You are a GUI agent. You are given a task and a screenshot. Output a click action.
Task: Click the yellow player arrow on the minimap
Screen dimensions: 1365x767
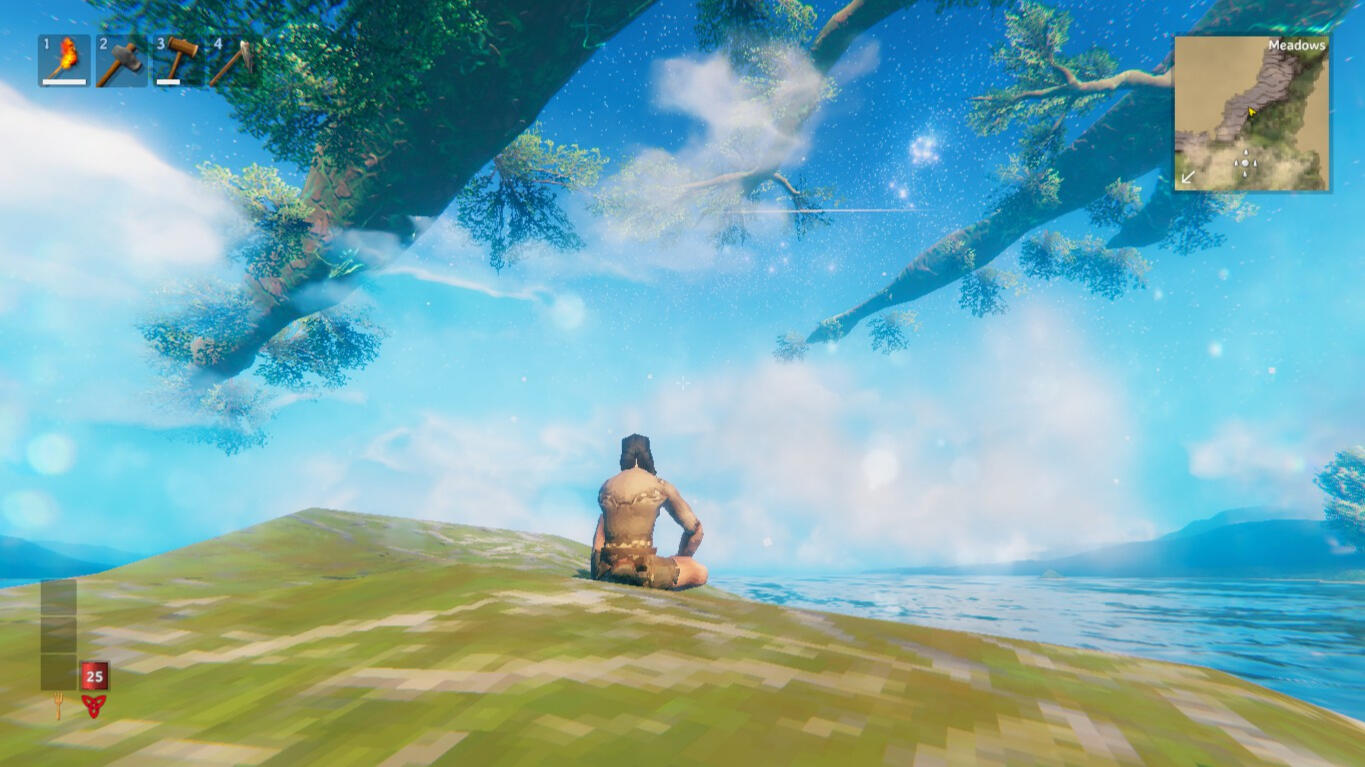pyautogui.click(x=1252, y=113)
